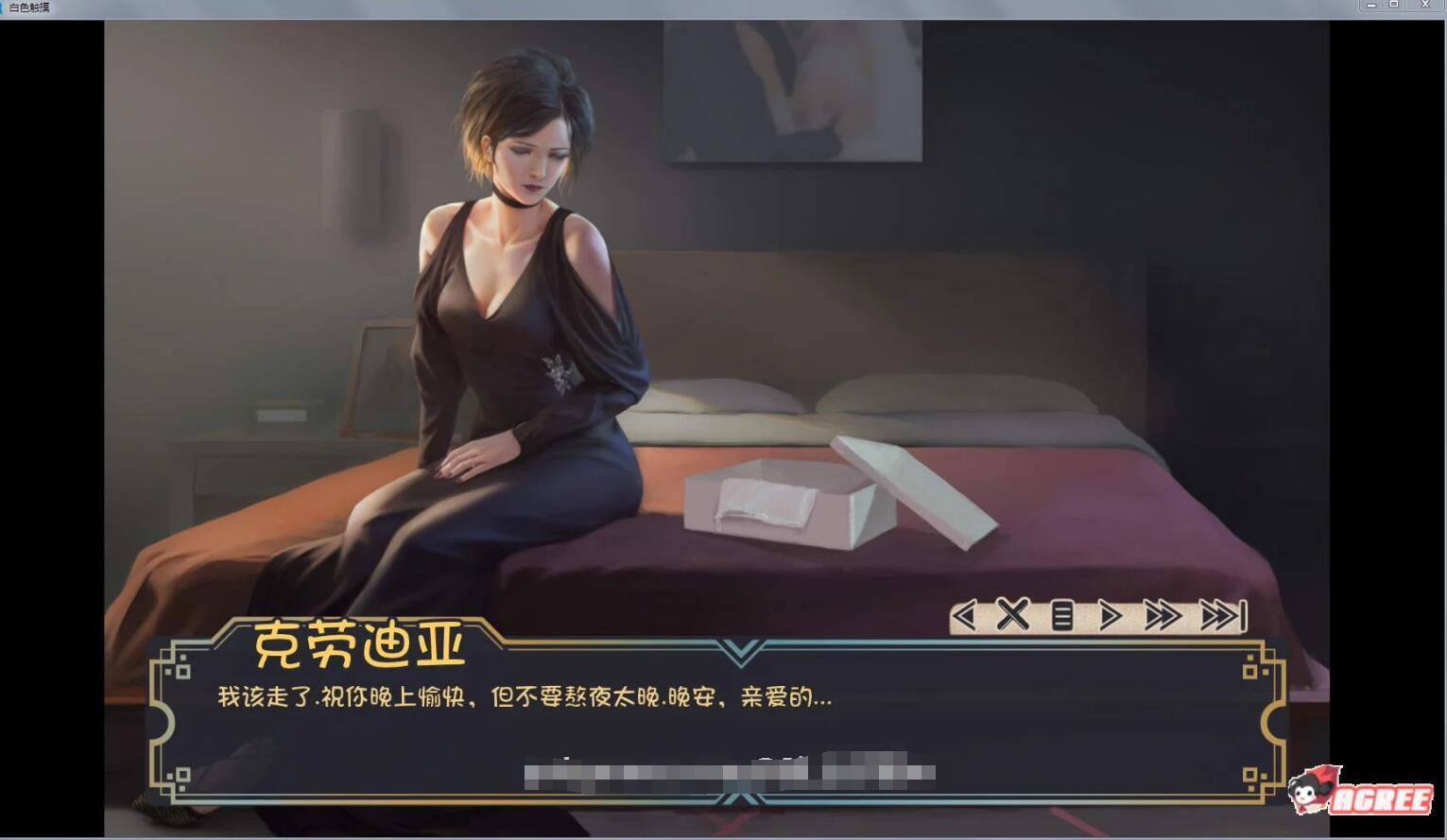Fast-forward dialogue with the double-arrow icon
The height and width of the screenshot is (840, 1447).
point(1163,616)
